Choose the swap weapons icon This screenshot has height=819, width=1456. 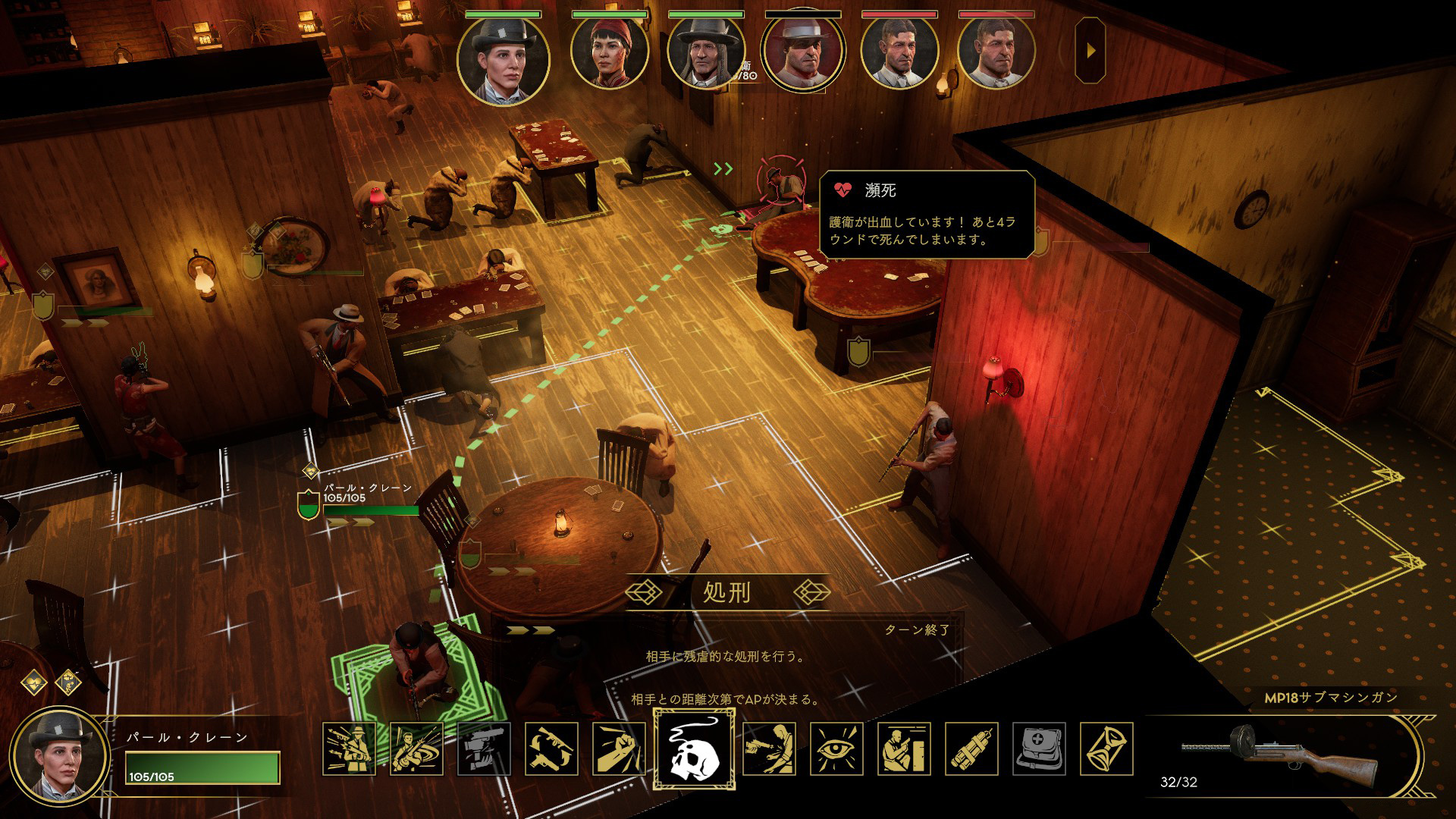(x=551, y=749)
